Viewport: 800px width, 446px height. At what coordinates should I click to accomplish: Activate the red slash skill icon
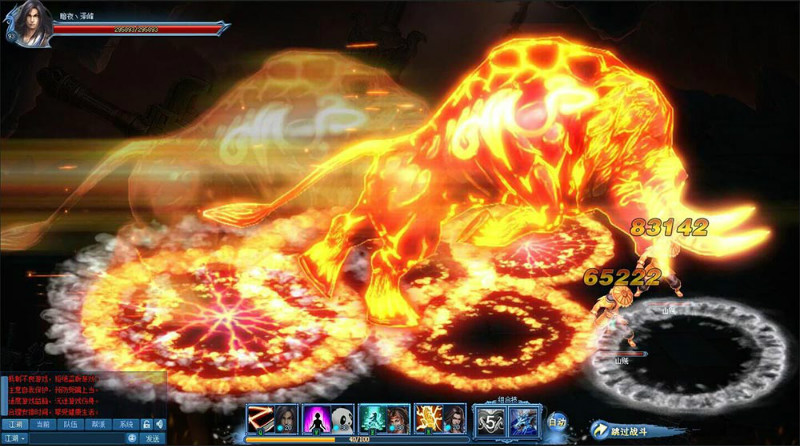click(x=260, y=418)
